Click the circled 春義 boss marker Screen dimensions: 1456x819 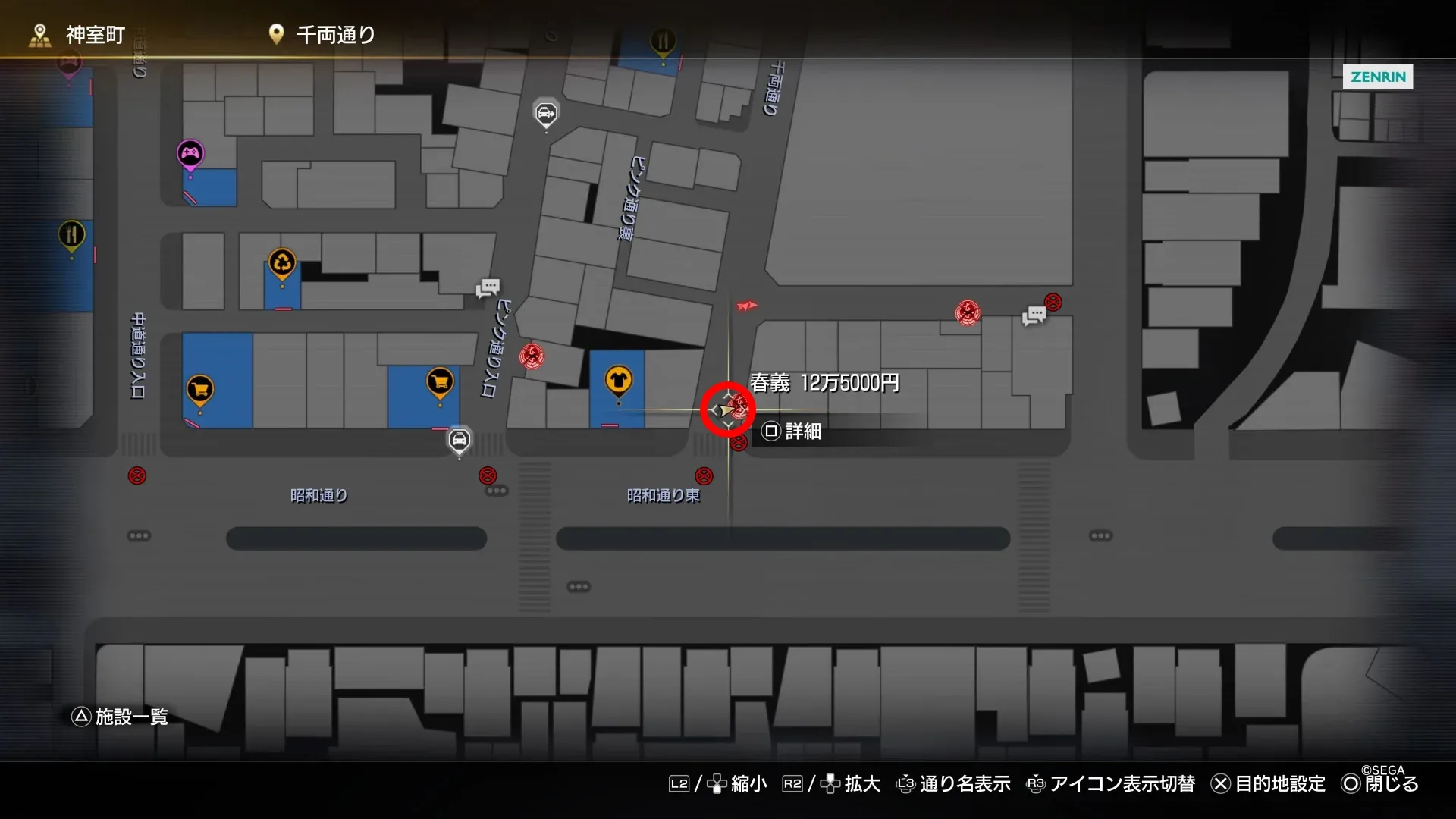726,409
